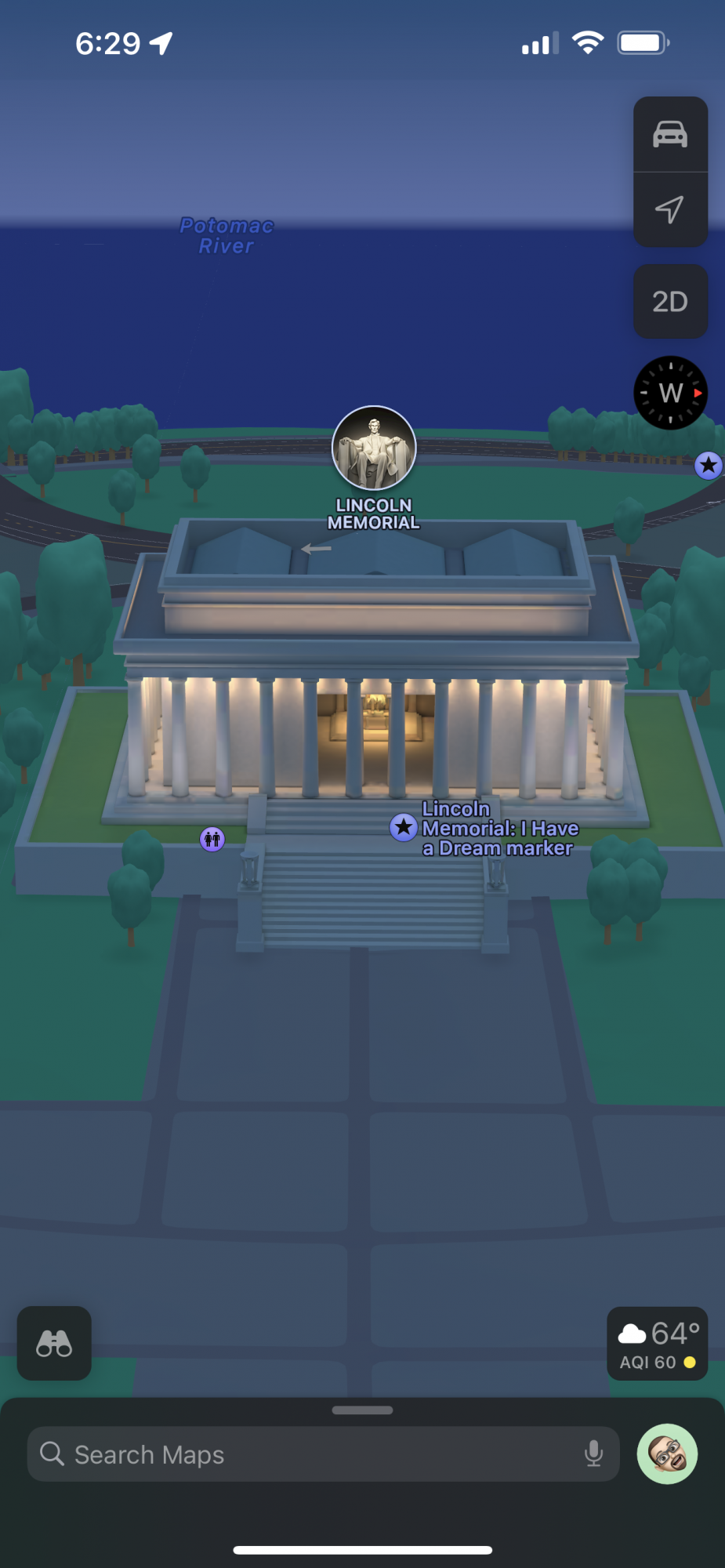
Task: Show the weather and AQI details
Action: pos(657,1343)
